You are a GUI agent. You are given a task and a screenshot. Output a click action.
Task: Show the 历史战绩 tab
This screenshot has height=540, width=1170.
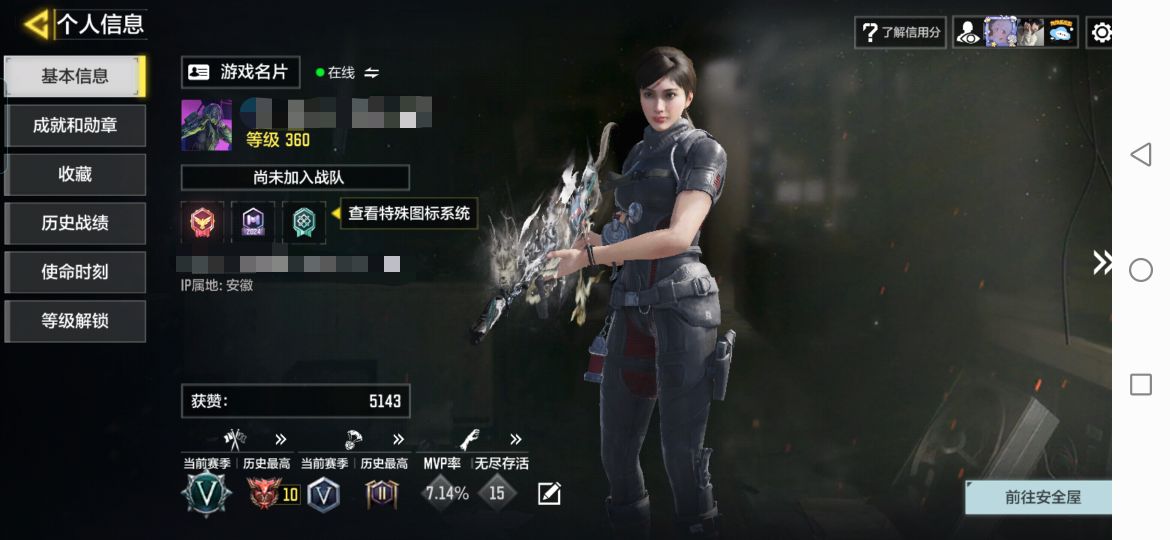click(x=75, y=223)
